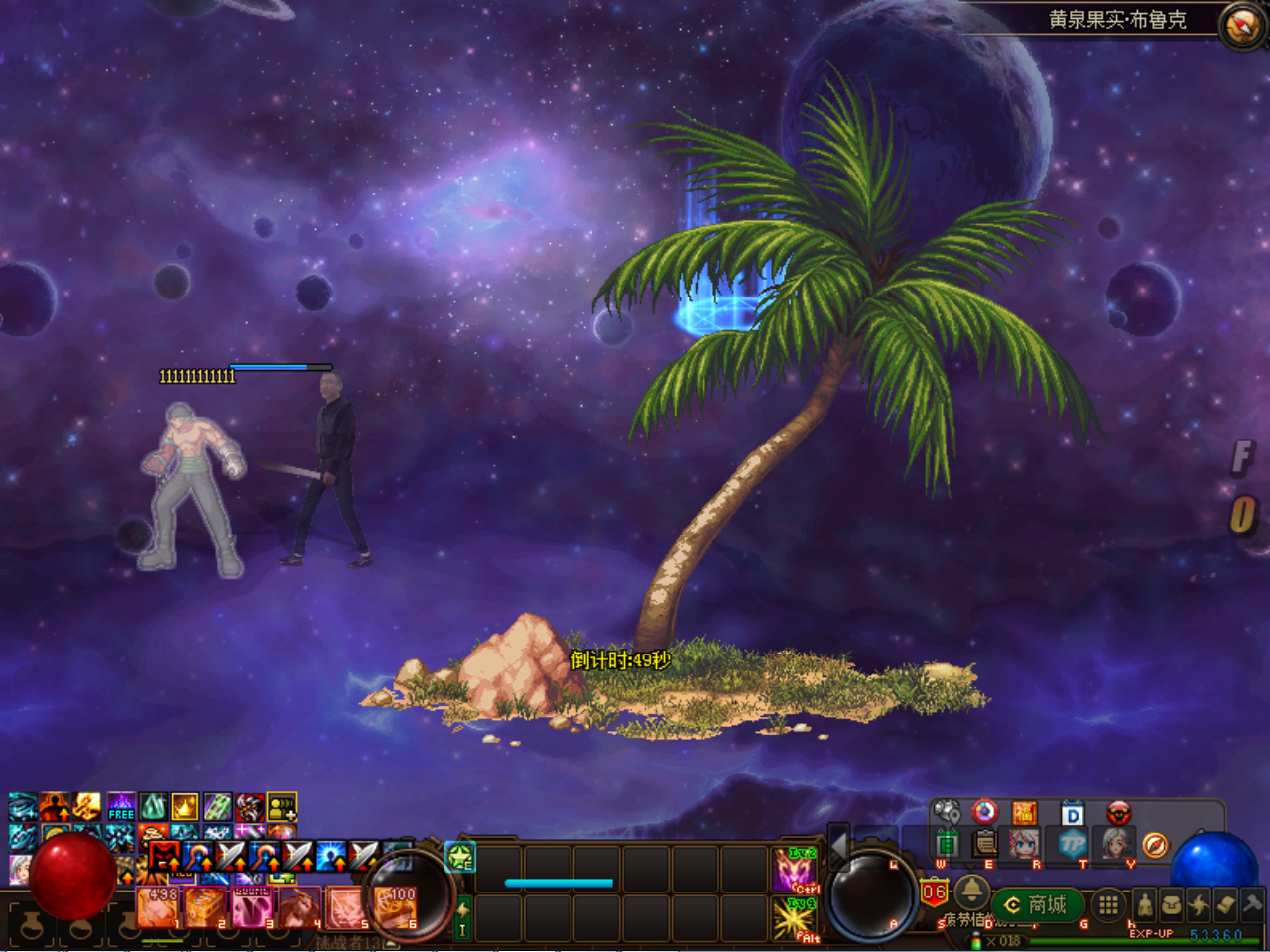Activate the yellow burst skill marked Alt
This screenshot has width=1270, height=952.
click(796, 919)
